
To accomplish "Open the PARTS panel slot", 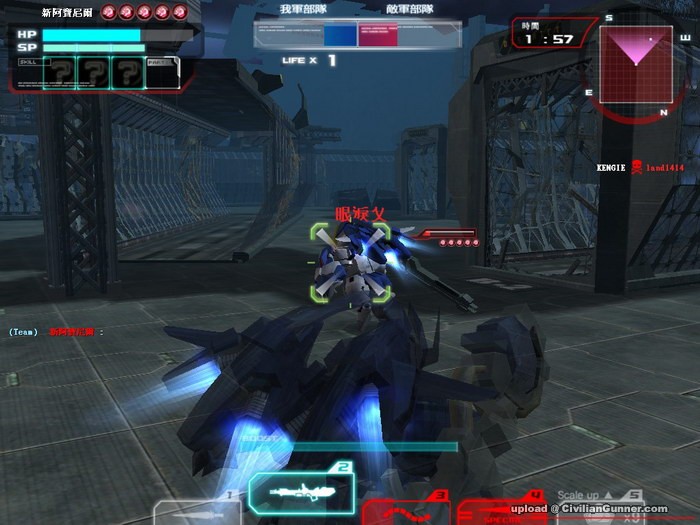I will pos(163,72).
